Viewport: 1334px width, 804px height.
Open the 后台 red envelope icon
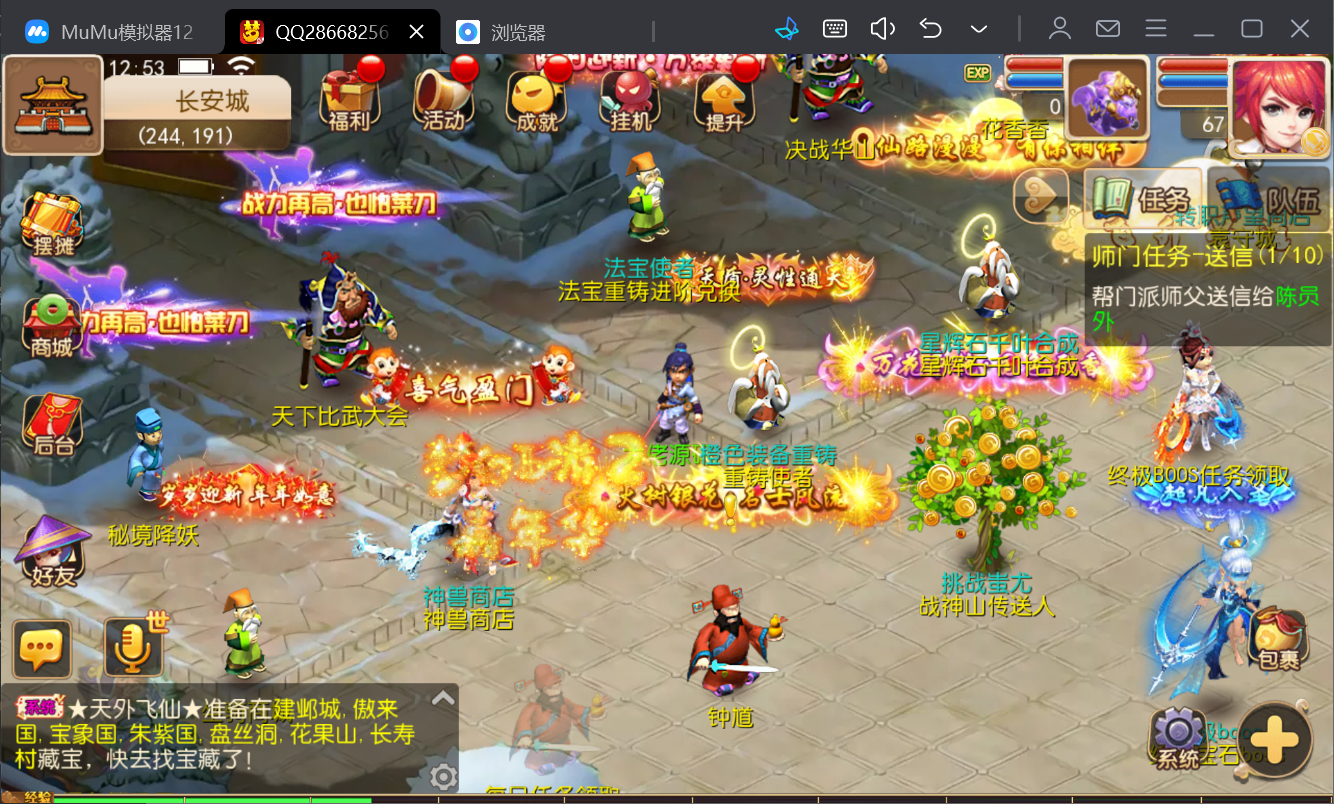pyautogui.click(x=52, y=425)
